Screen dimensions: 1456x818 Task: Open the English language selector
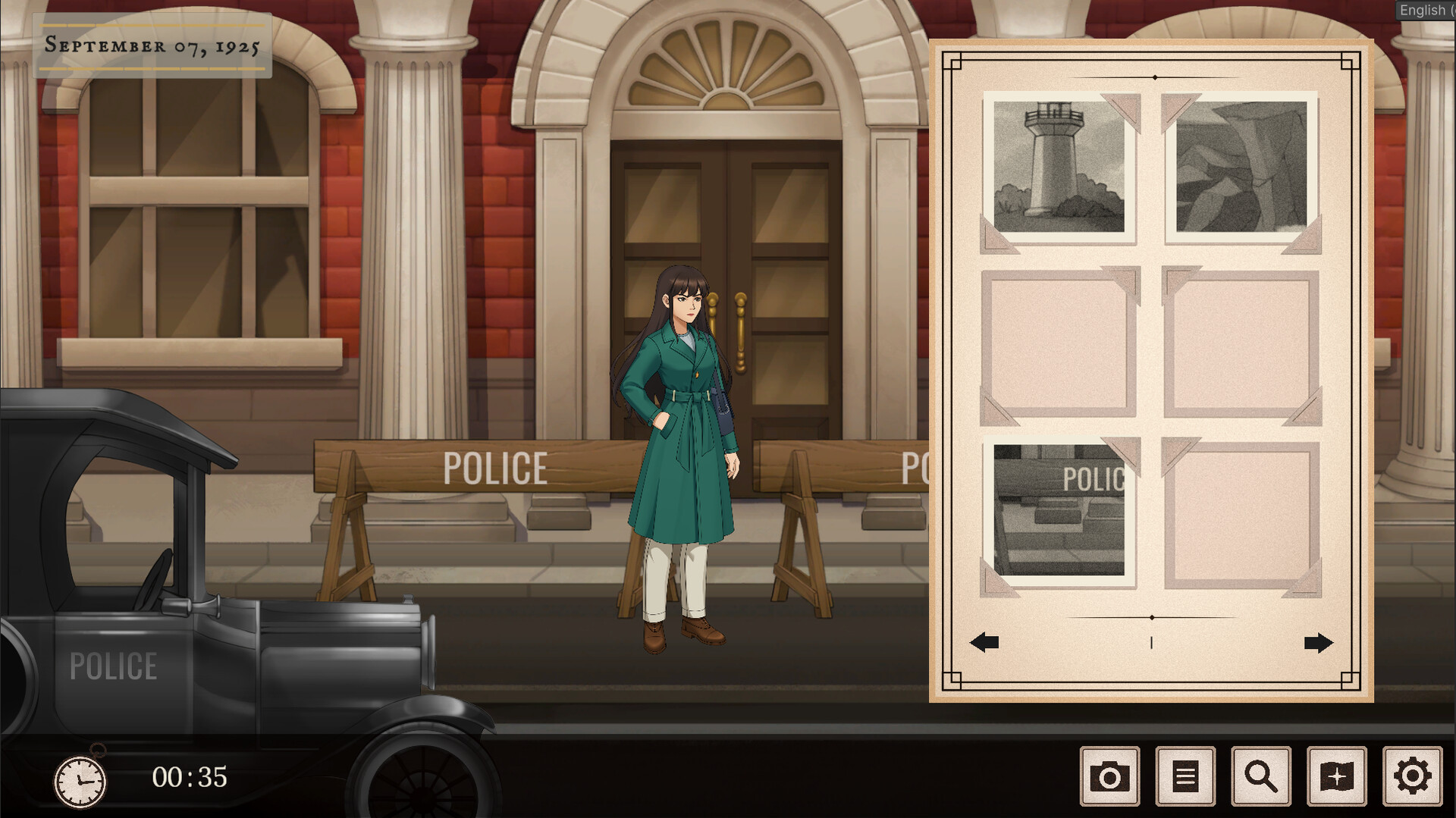pyautogui.click(x=1426, y=10)
